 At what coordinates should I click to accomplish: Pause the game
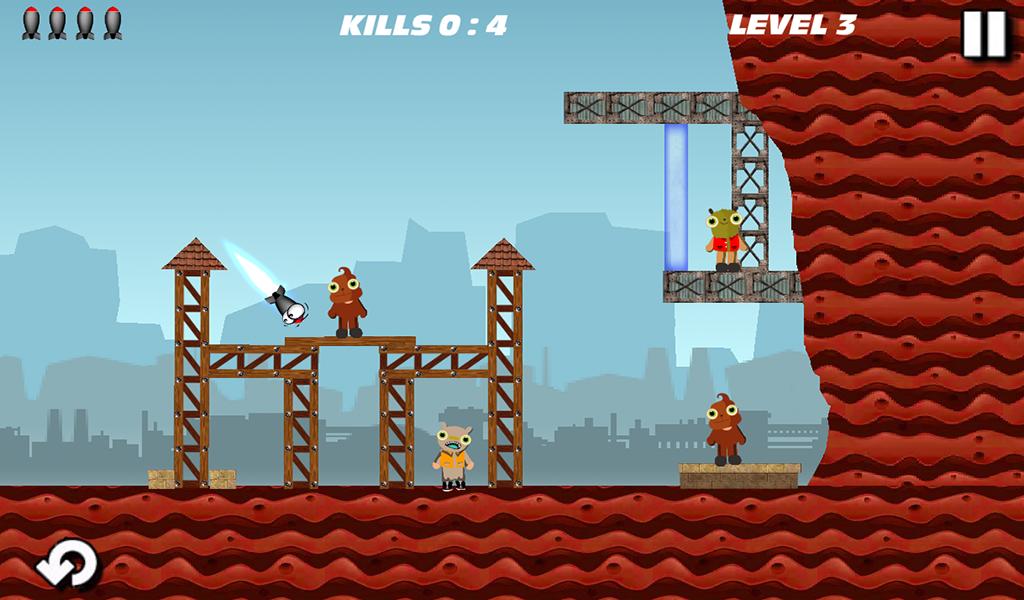[984, 34]
